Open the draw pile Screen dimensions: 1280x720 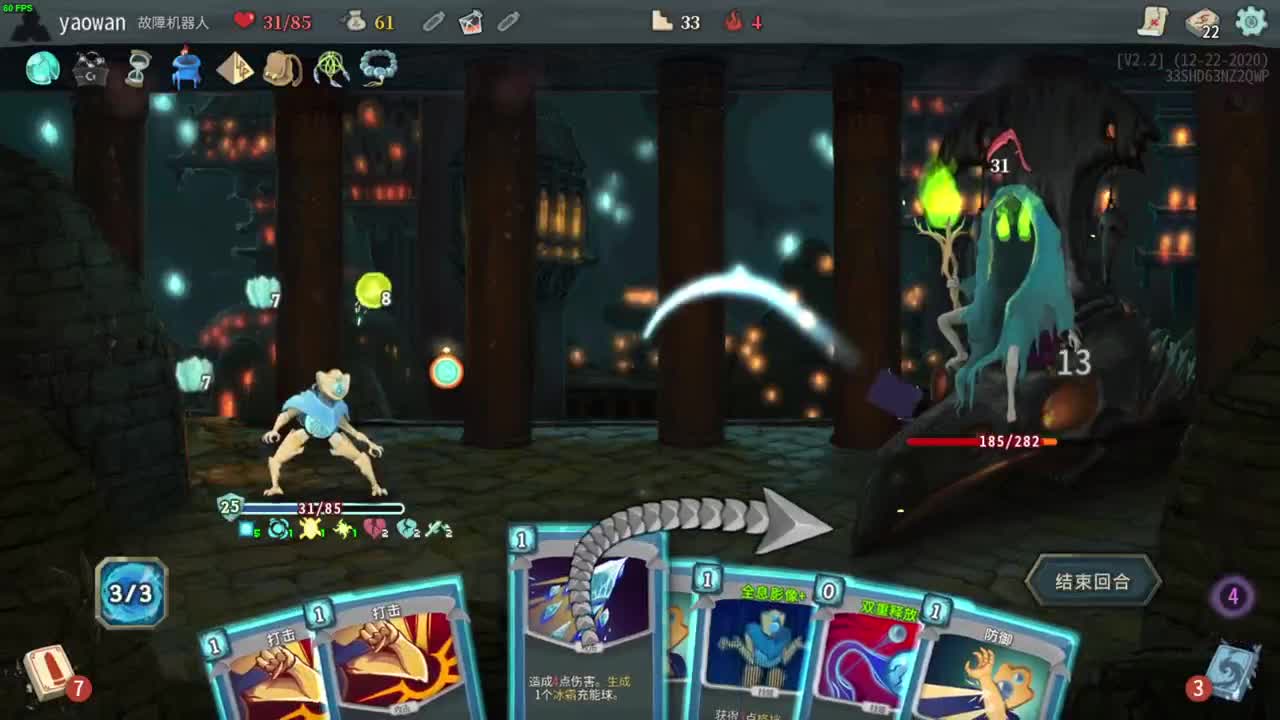pos(48,671)
